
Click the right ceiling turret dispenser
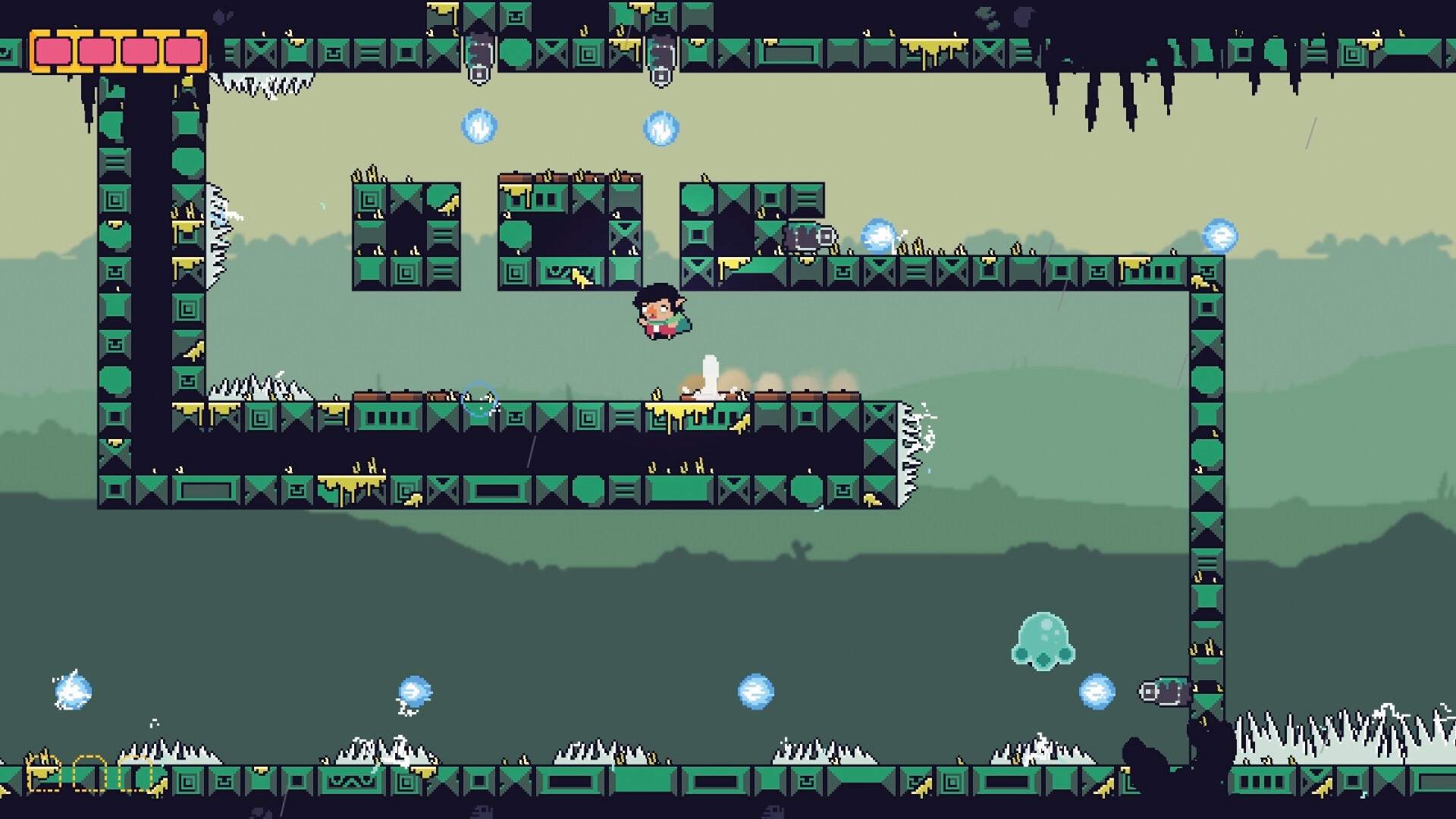(662, 59)
